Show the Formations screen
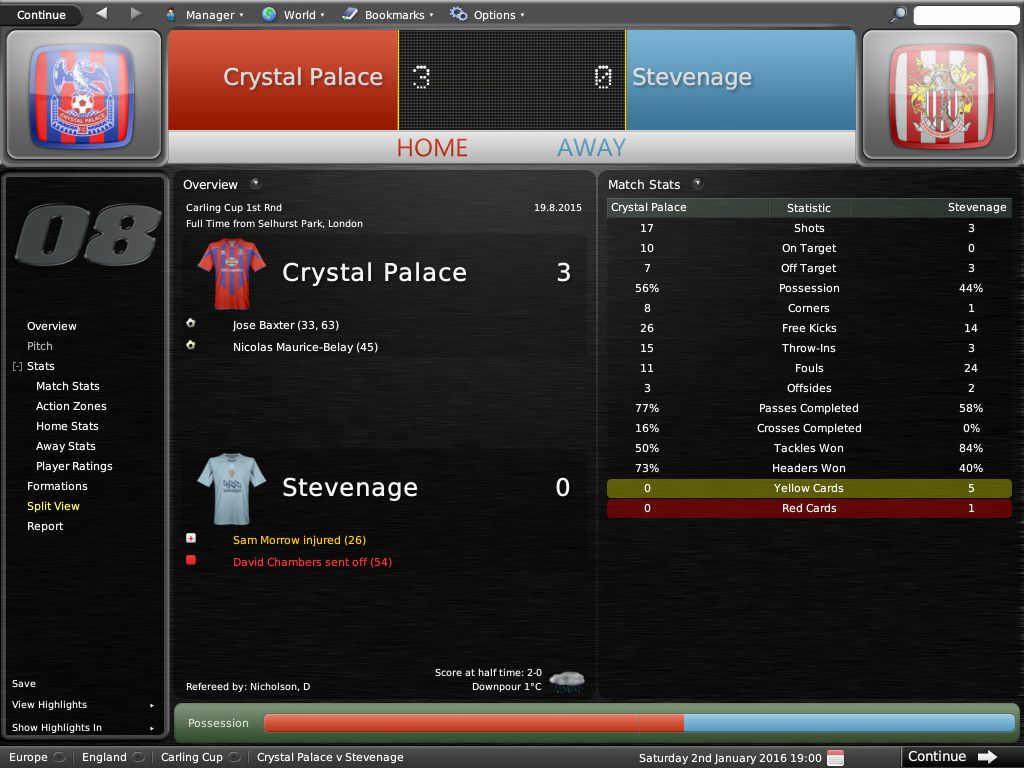This screenshot has width=1024, height=768. (57, 486)
